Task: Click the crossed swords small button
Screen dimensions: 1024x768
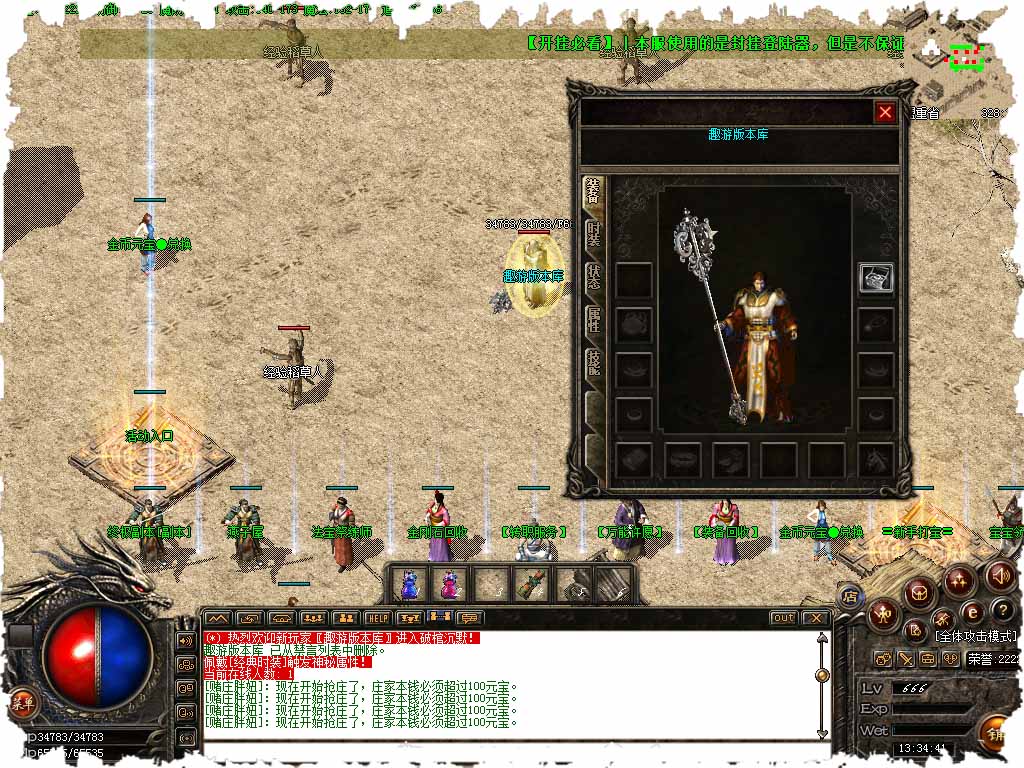Action: pyautogui.click(x=905, y=659)
